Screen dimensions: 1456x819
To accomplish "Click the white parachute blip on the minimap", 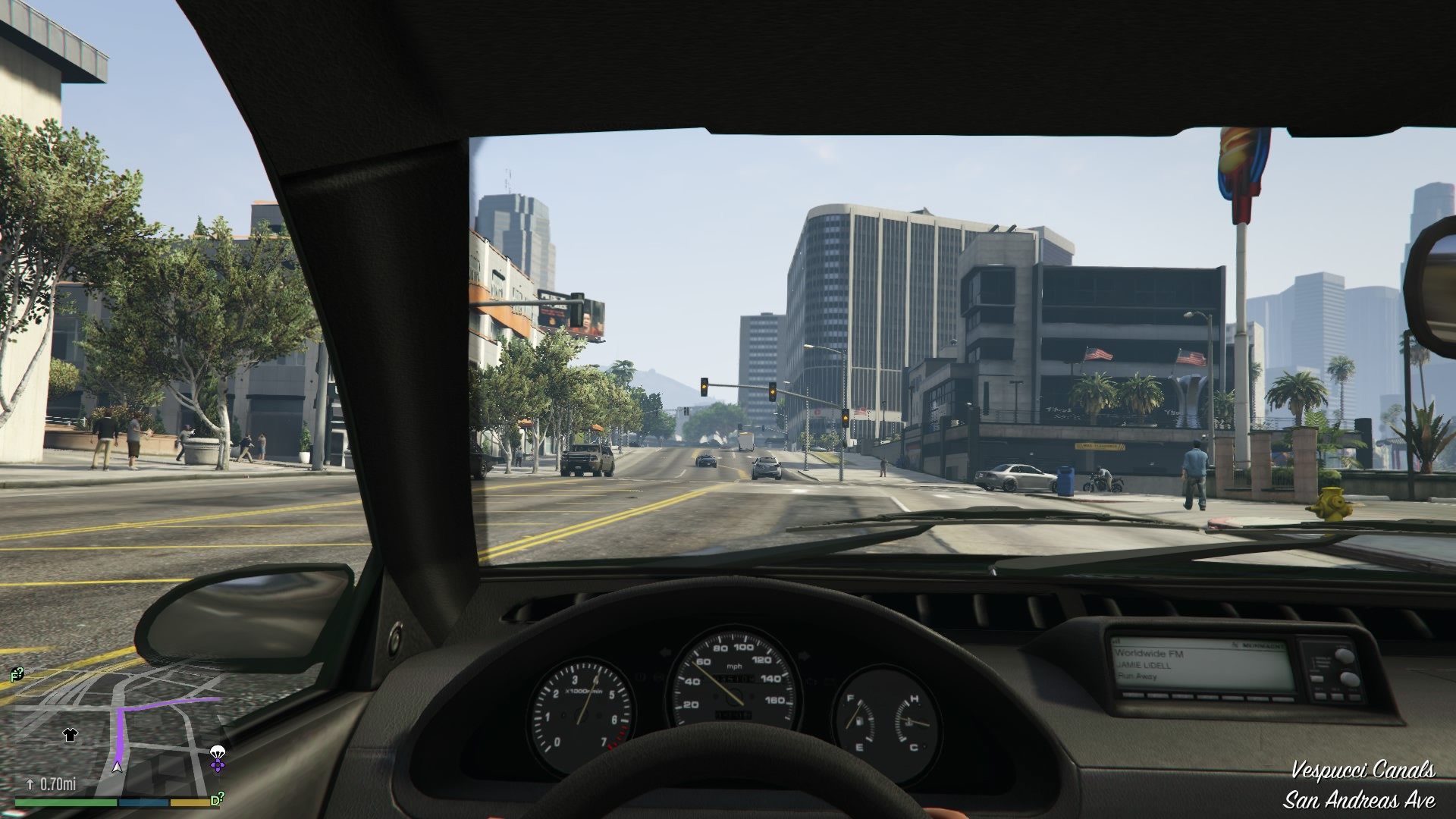I will (218, 751).
